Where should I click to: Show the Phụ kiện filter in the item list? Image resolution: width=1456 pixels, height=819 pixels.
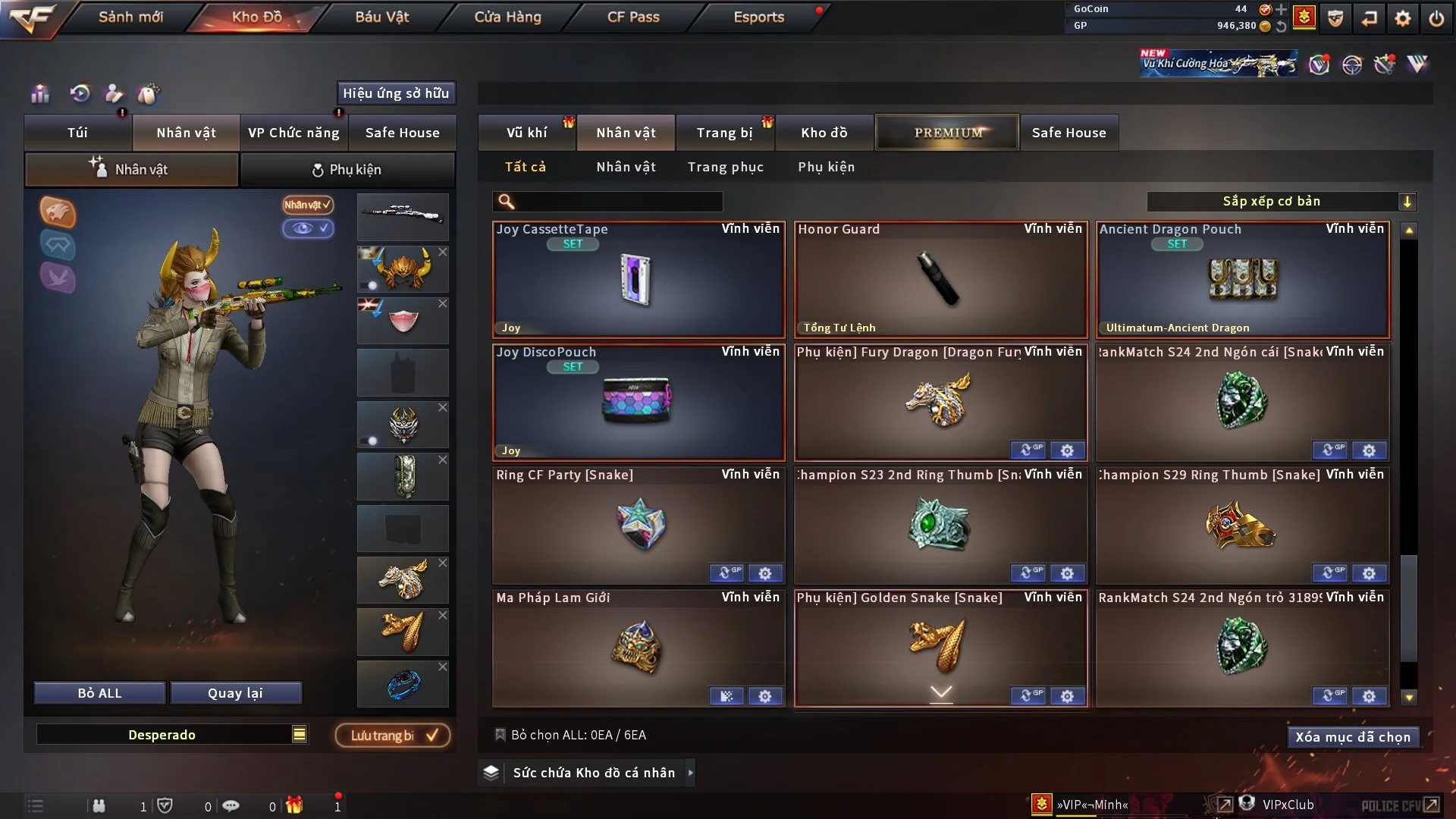826,167
